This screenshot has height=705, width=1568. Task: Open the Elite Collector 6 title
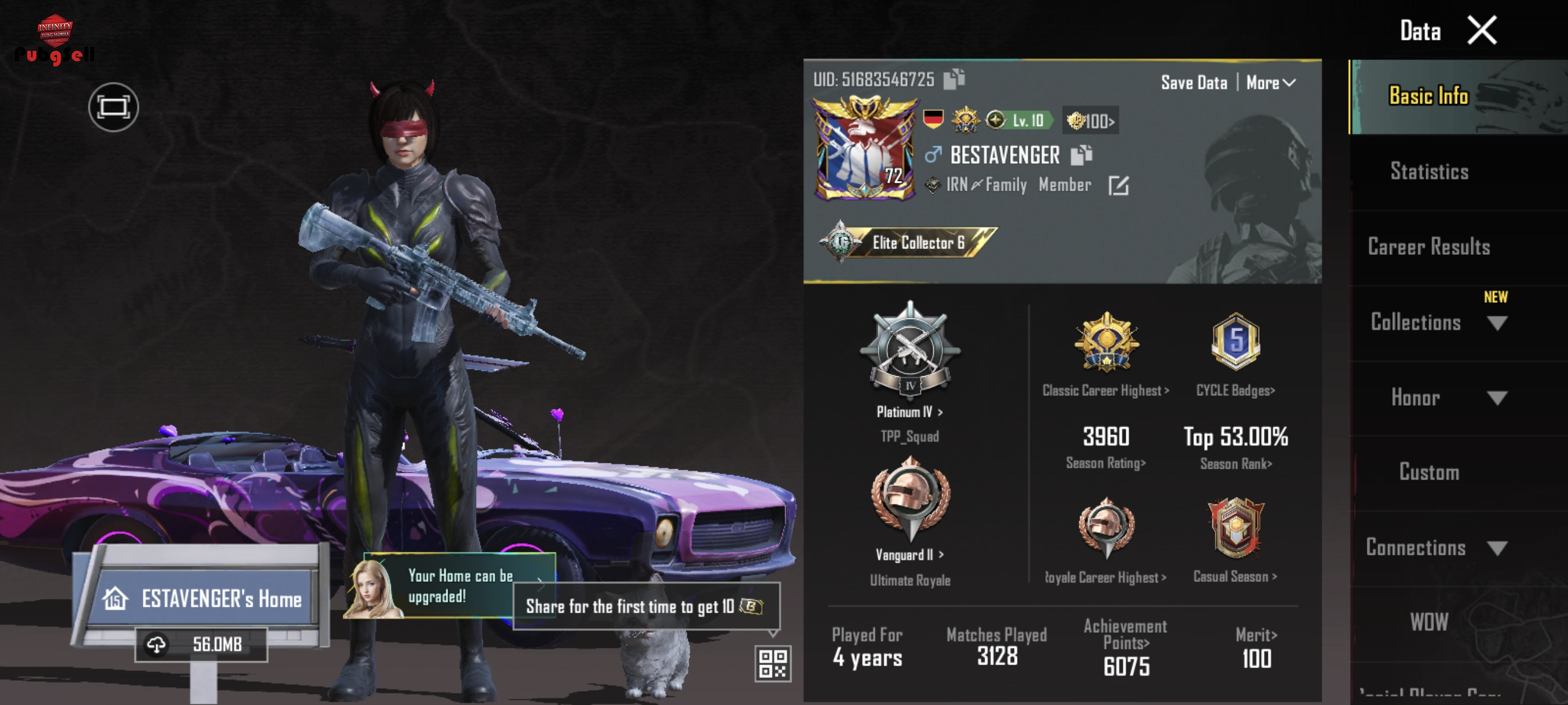coord(908,243)
